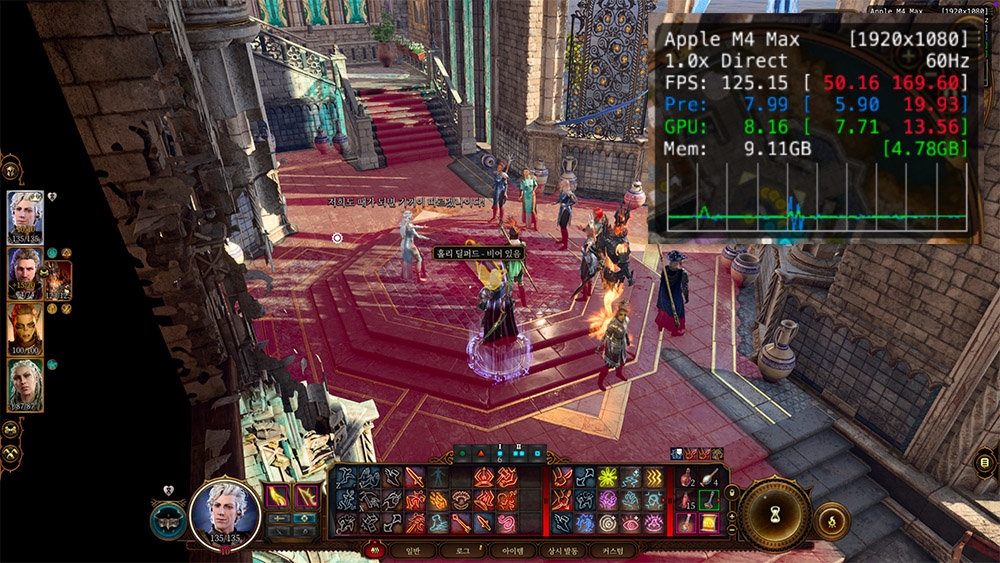1000x563 pixels.
Task: Open the active character's large portrait
Action: point(224,512)
